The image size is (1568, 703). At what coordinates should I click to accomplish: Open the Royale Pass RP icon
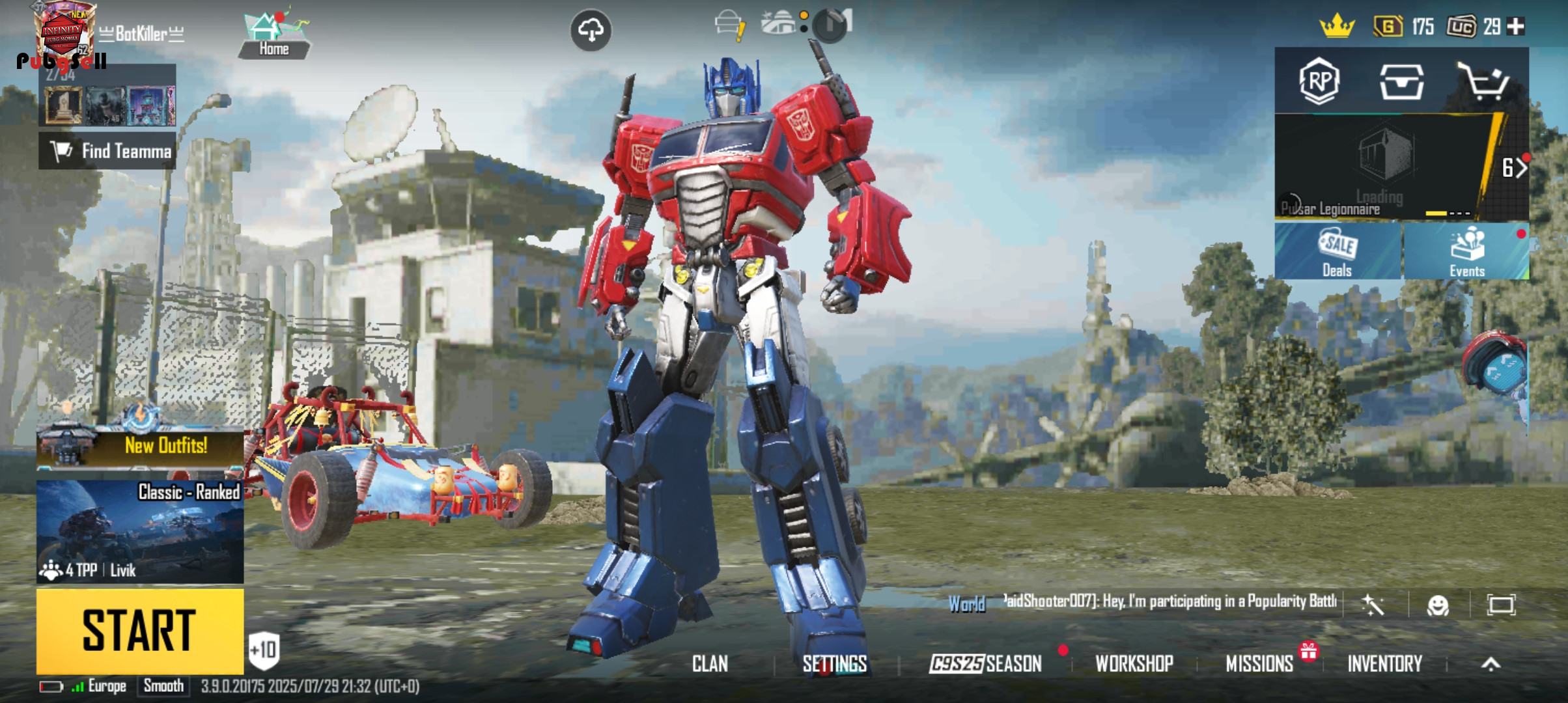point(1319,81)
